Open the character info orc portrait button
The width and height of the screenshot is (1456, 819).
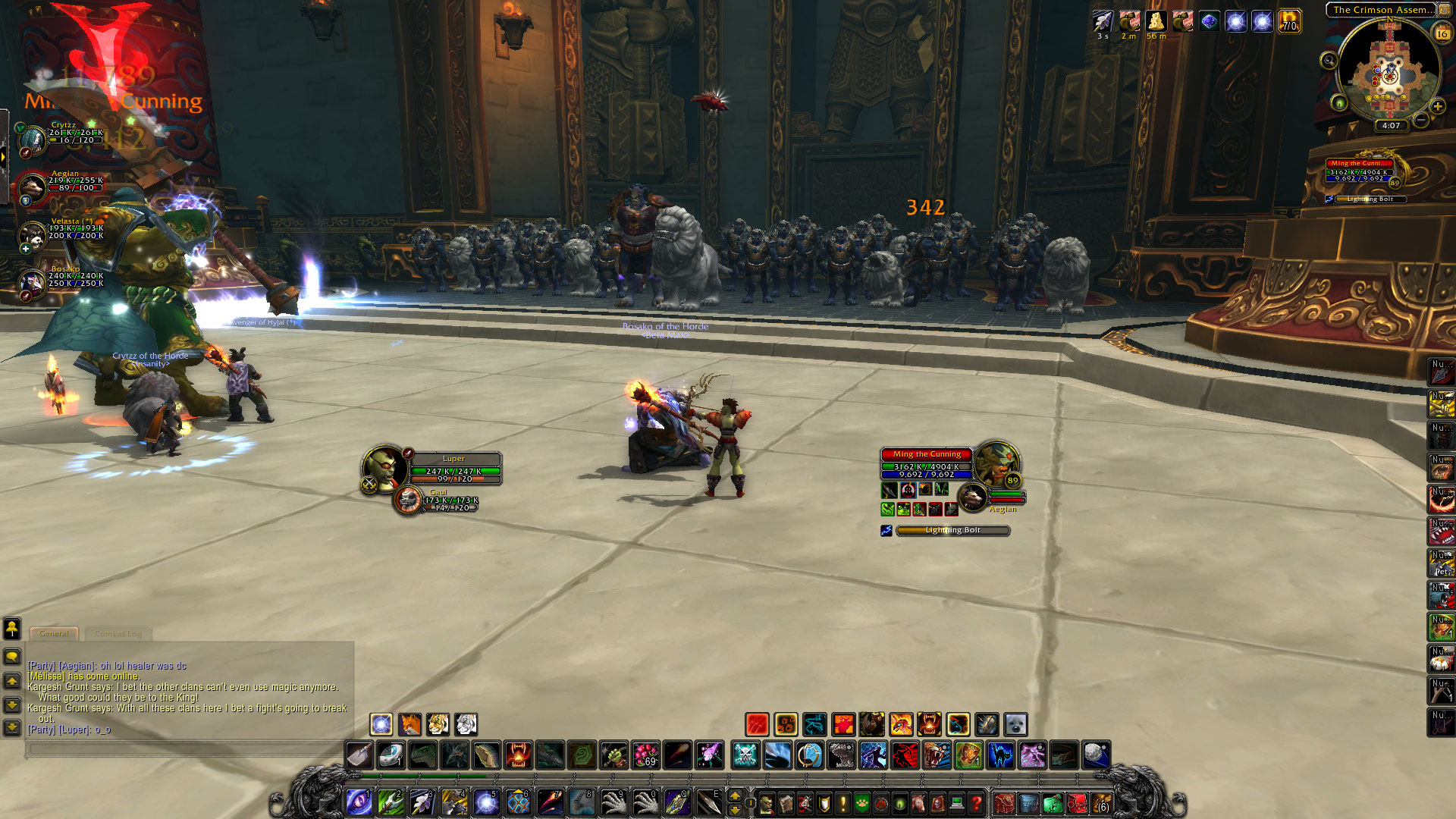tap(767, 802)
